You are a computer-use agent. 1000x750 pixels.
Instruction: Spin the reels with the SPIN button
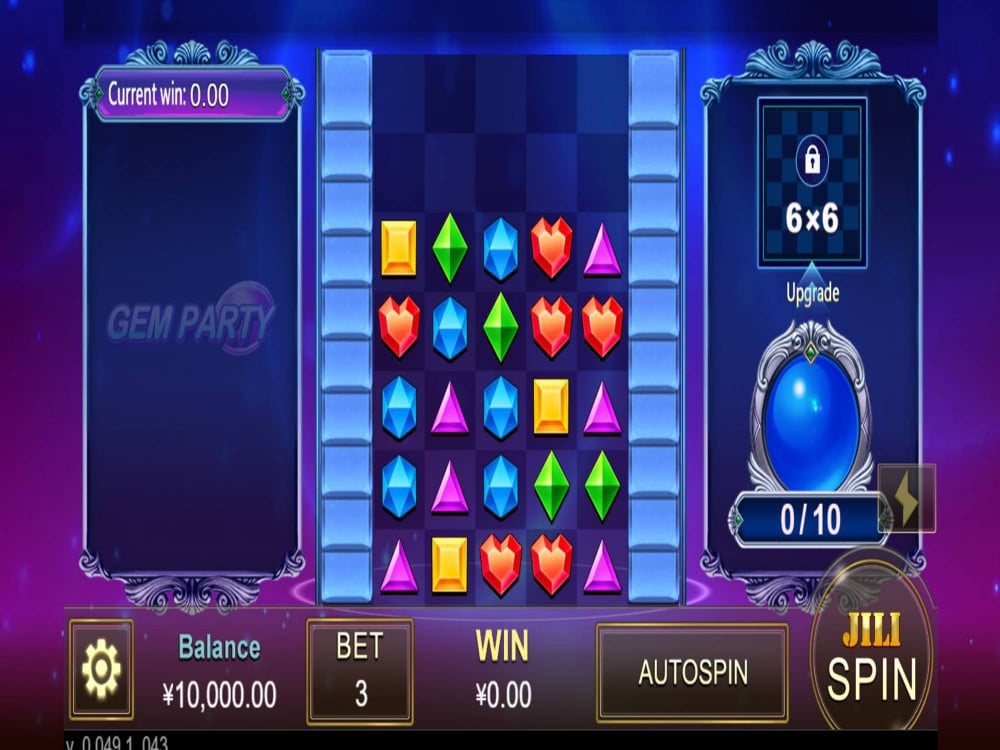tap(871, 662)
